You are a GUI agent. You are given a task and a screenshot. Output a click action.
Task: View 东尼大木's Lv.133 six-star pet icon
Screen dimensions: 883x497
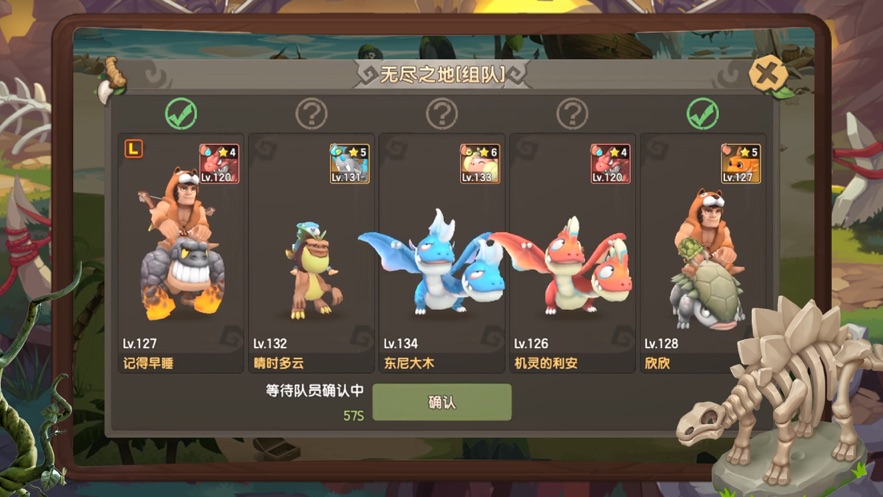[480, 163]
